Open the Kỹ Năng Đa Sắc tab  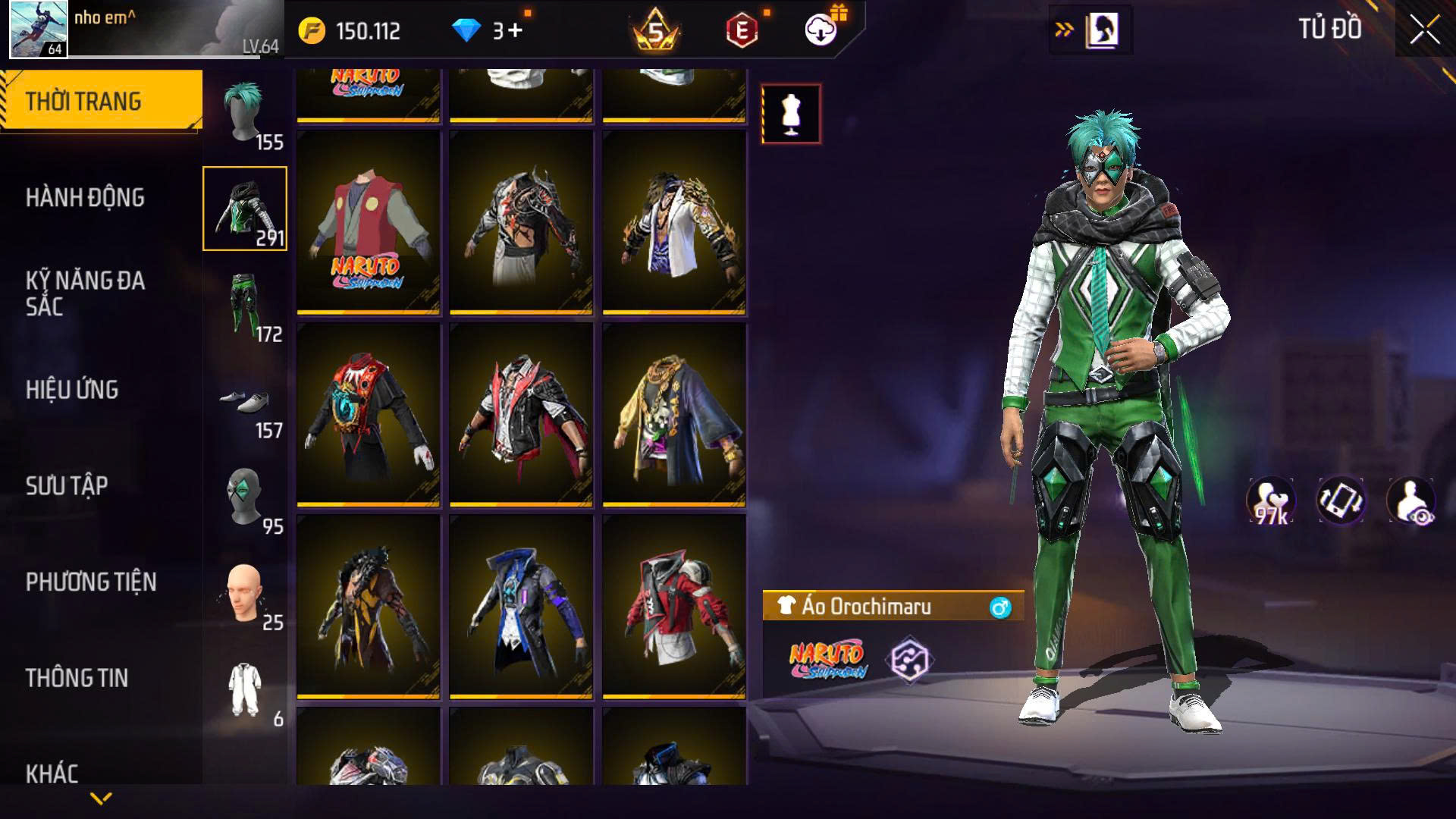[85, 293]
